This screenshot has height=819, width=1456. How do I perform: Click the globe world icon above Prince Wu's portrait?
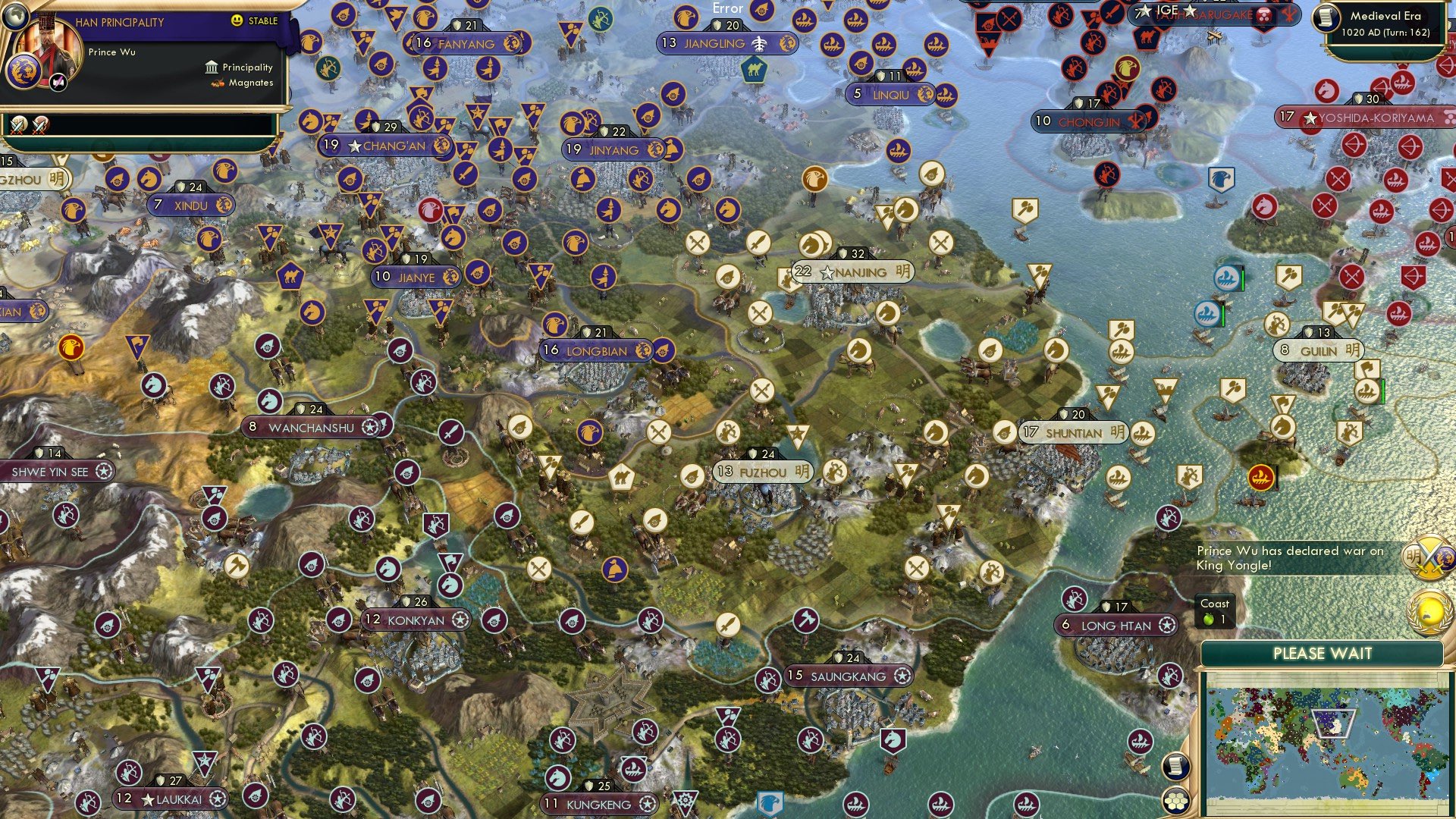pyautogui.click(x=15, y=18)
